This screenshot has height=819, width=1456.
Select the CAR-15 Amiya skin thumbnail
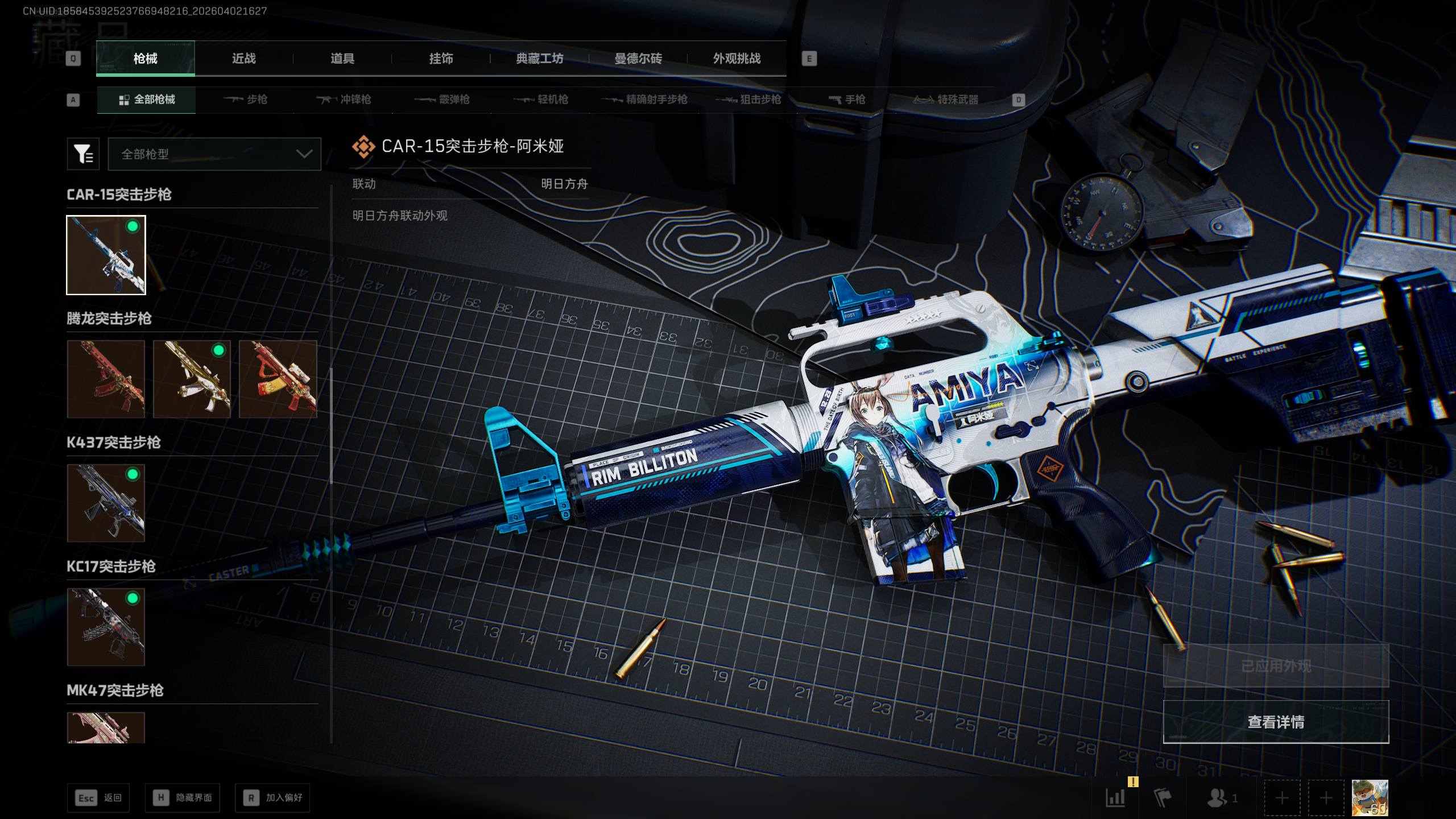point(106,255)
